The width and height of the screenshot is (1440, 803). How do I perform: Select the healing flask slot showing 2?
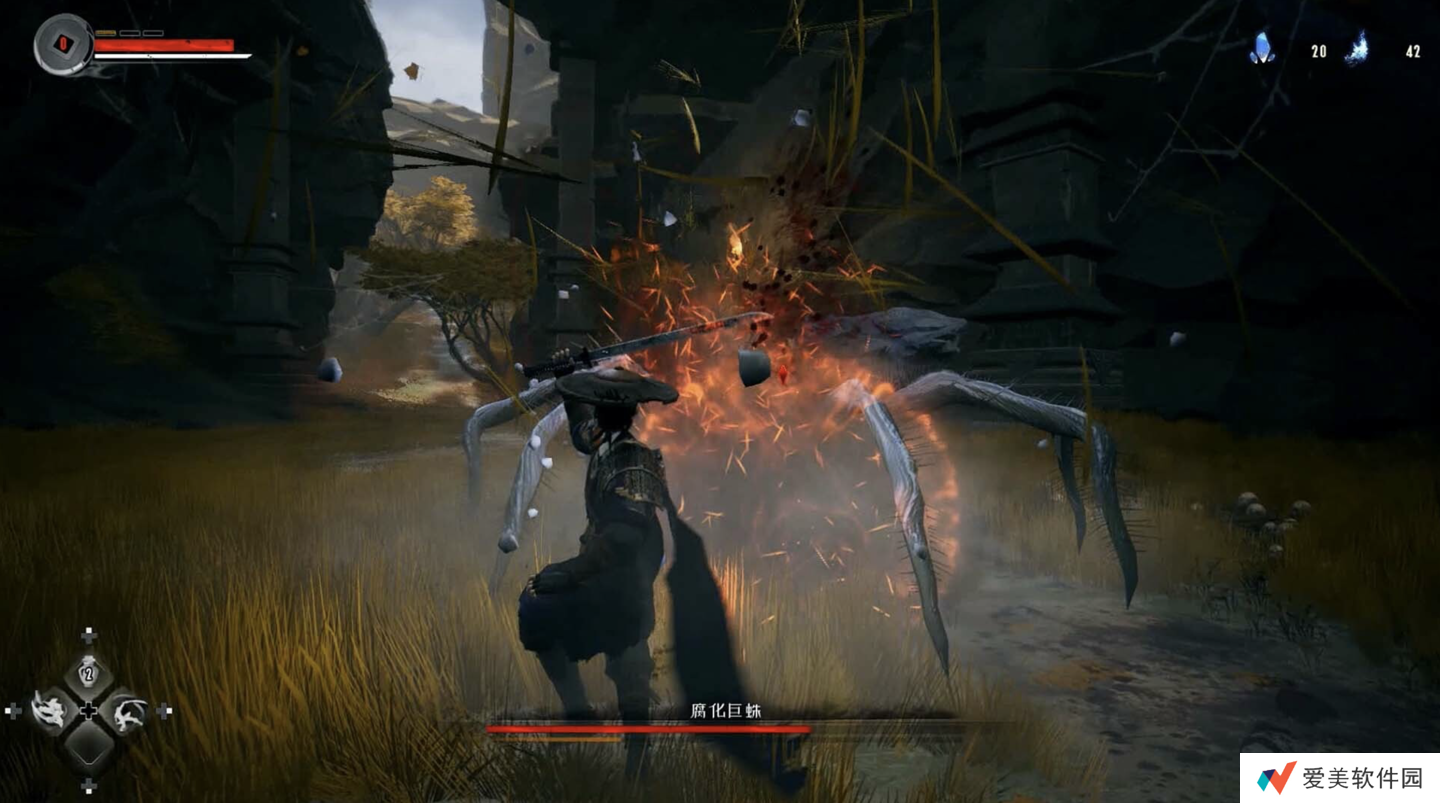88,675
